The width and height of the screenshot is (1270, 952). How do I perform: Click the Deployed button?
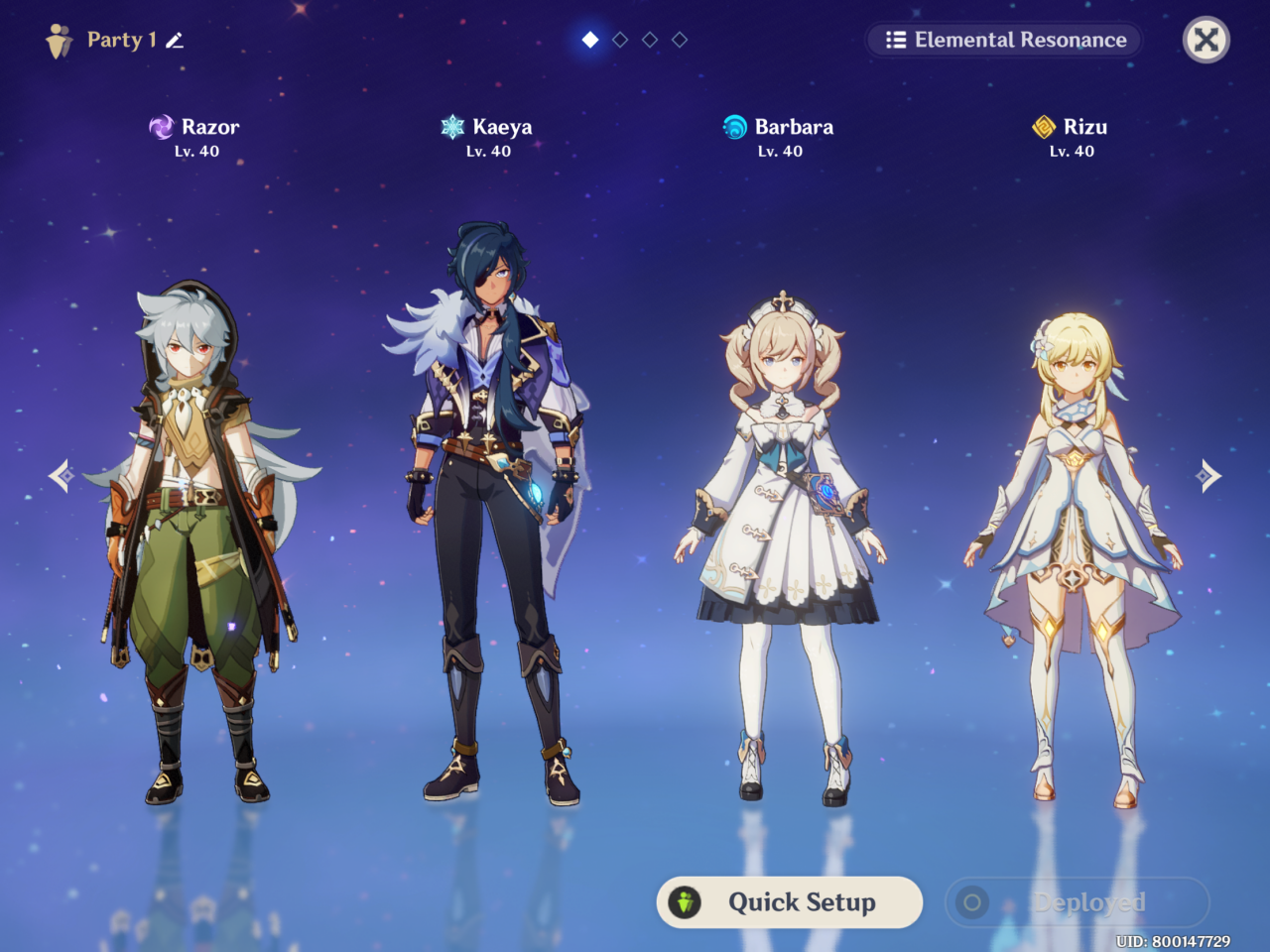(x=1078, y=902)
